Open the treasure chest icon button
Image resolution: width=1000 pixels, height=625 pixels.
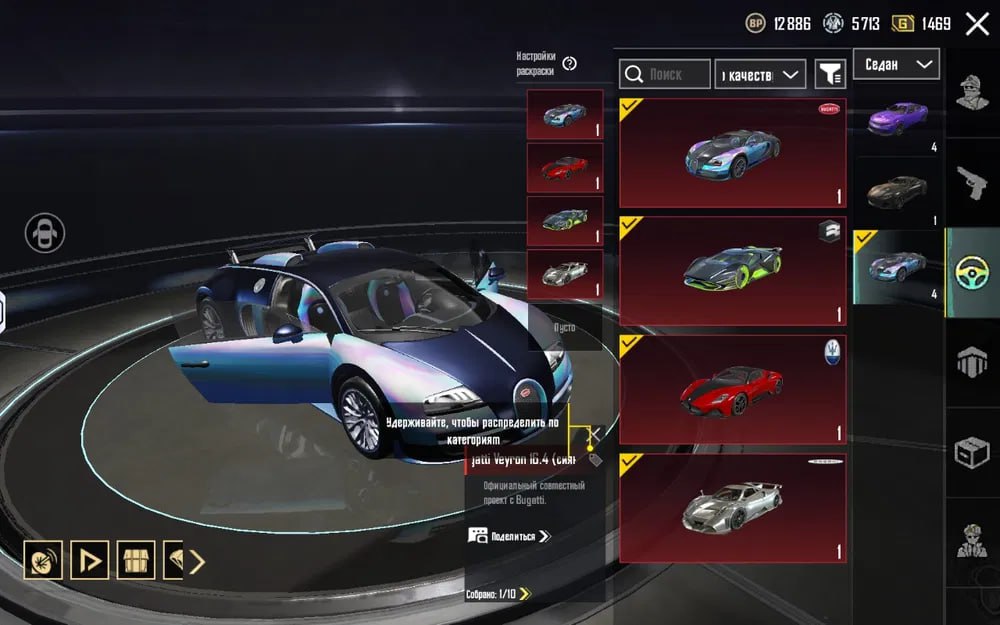click(136, 560)
